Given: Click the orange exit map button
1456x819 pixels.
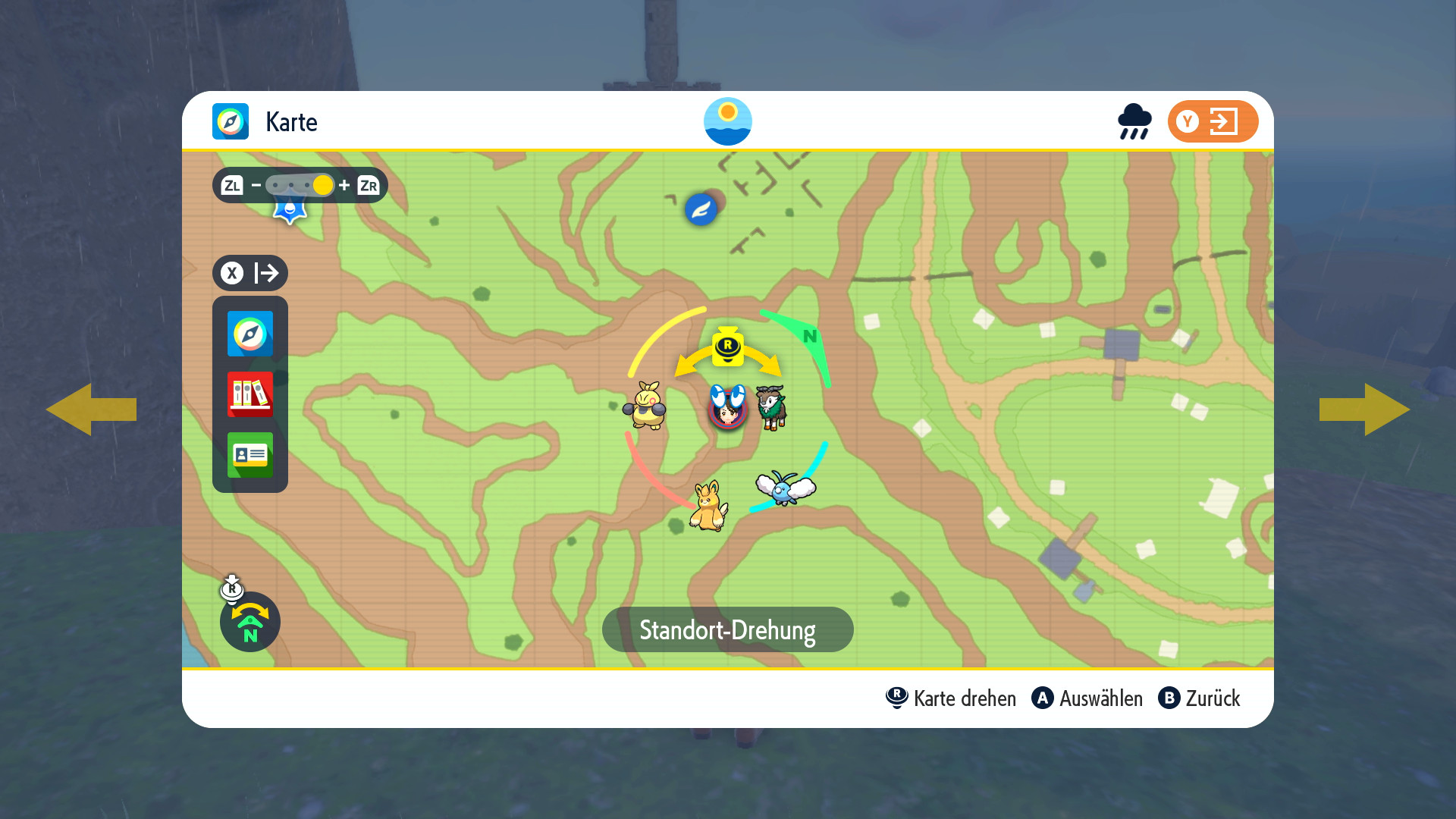Looking at the screenshot, I should pos(1212,121).
